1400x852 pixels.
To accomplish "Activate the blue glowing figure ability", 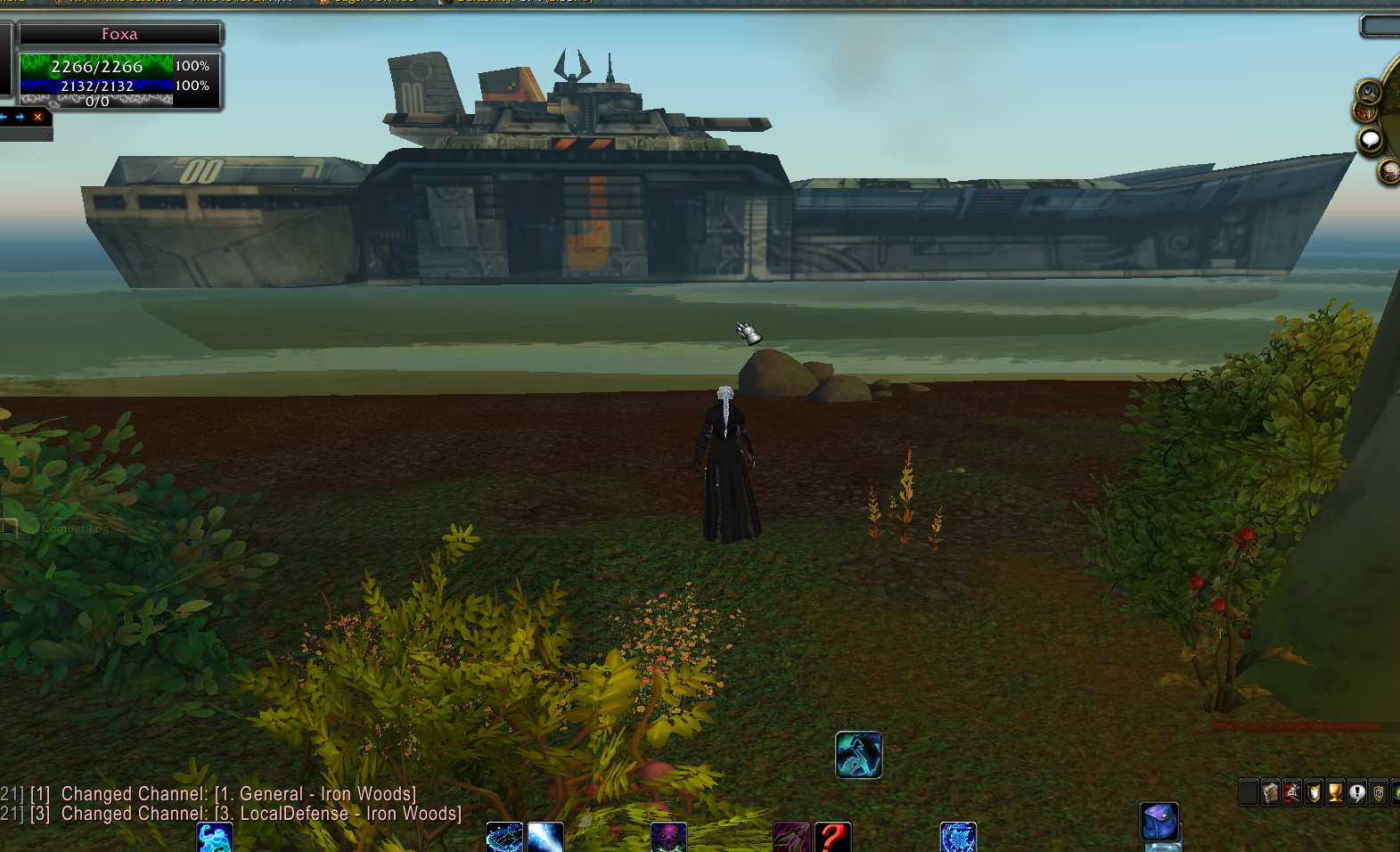I will pyautogui.click(x=215, y=839).
